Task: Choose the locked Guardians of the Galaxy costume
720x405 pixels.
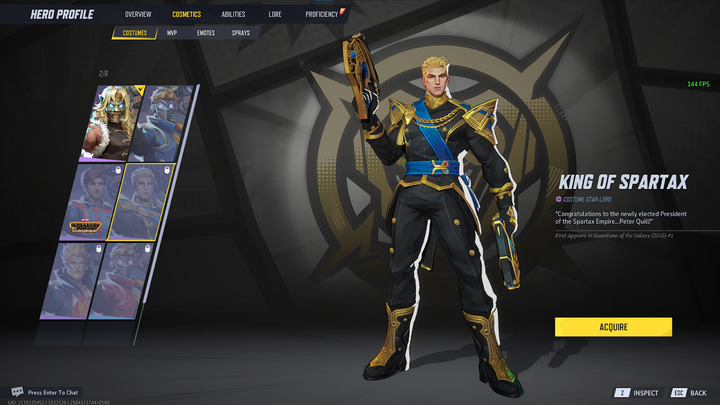Action: click(x=96, y=204)
